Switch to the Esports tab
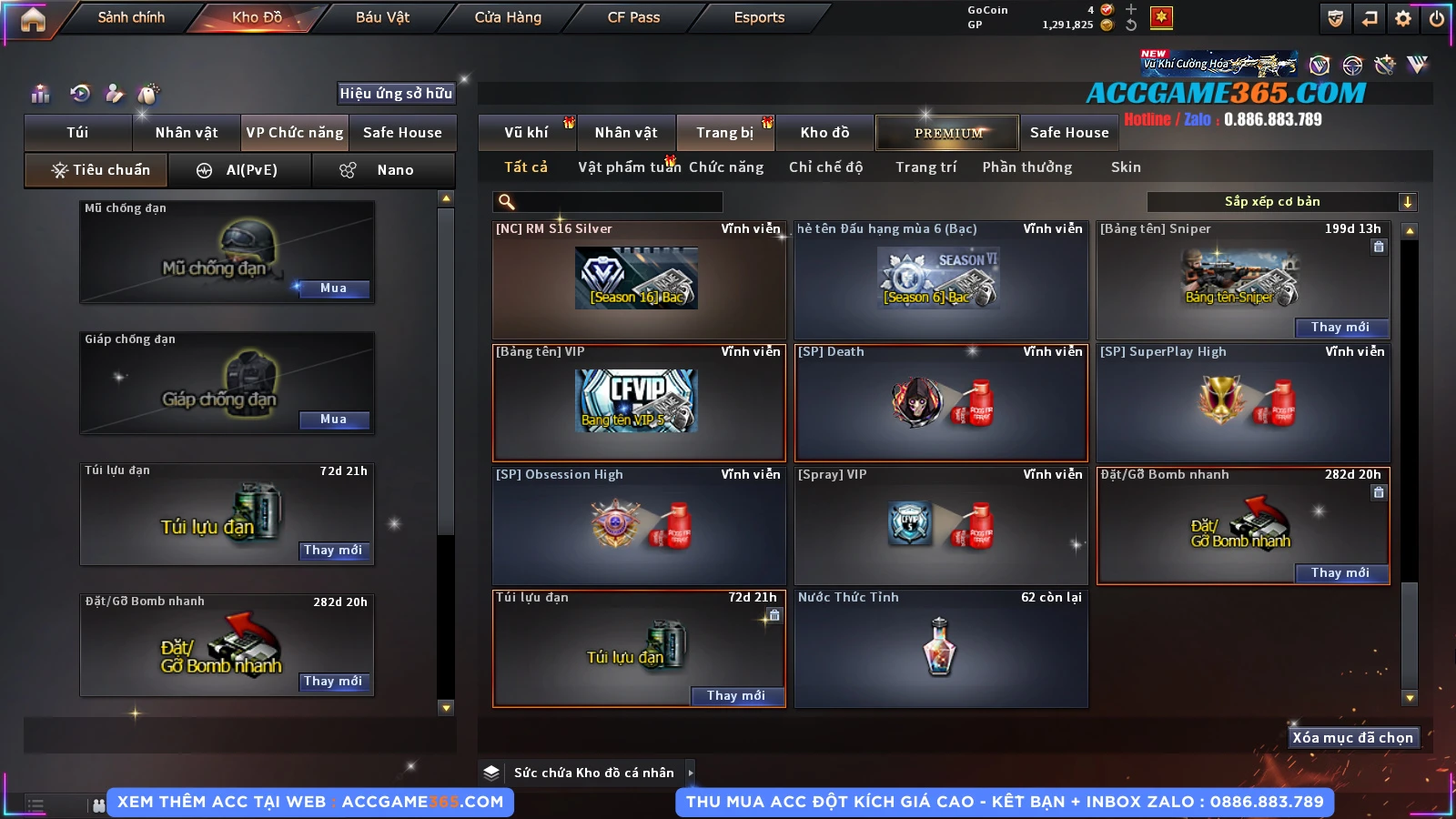The width and height of the screenshot is (1456, 819). (x=759, y=17)
